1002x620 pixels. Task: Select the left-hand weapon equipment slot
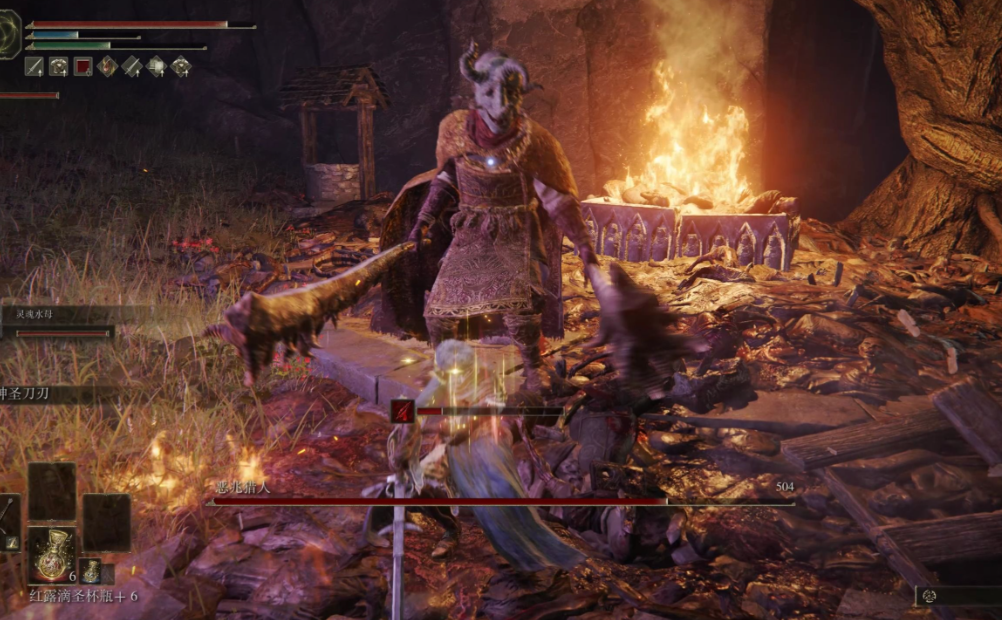pyautogui.click(x=9, y=521)
